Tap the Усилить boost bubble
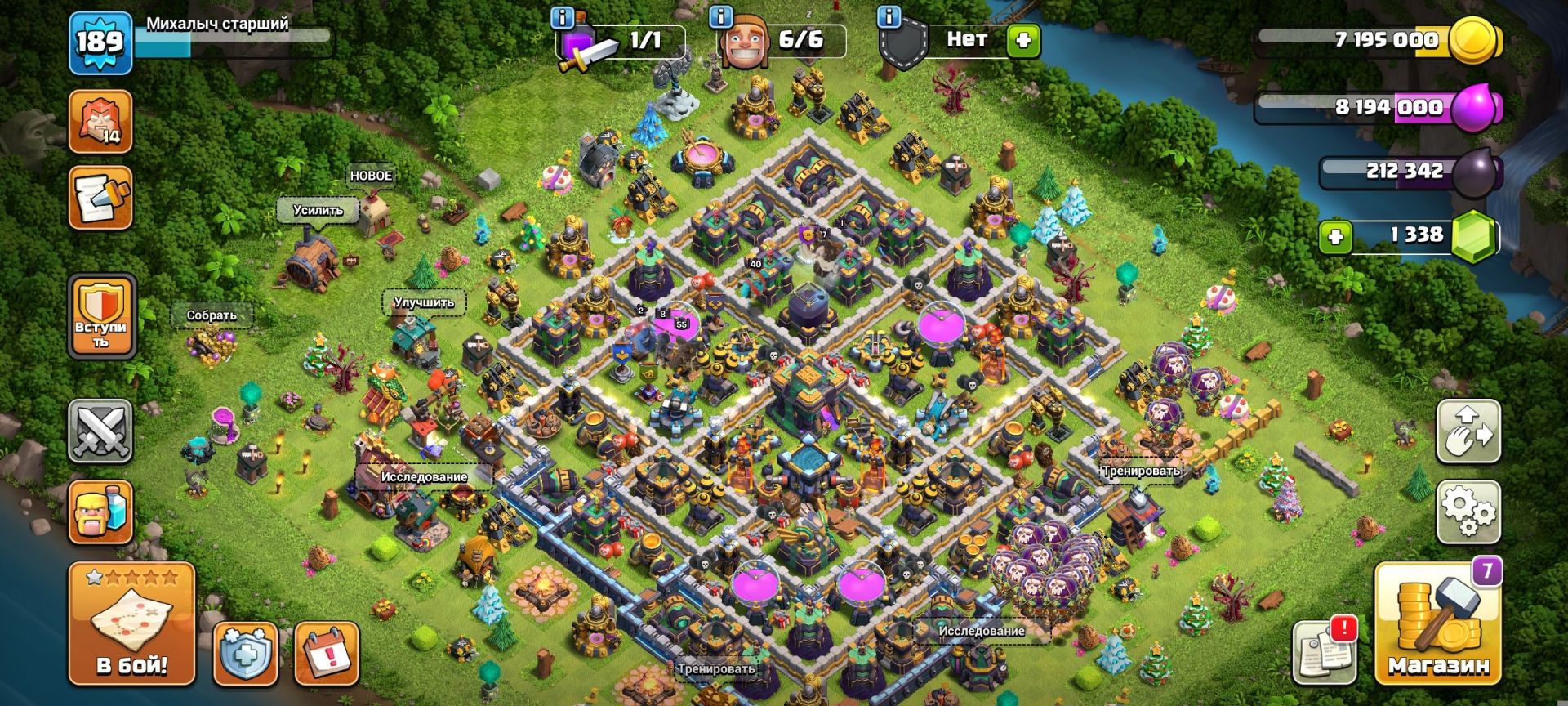 [318, 210]
